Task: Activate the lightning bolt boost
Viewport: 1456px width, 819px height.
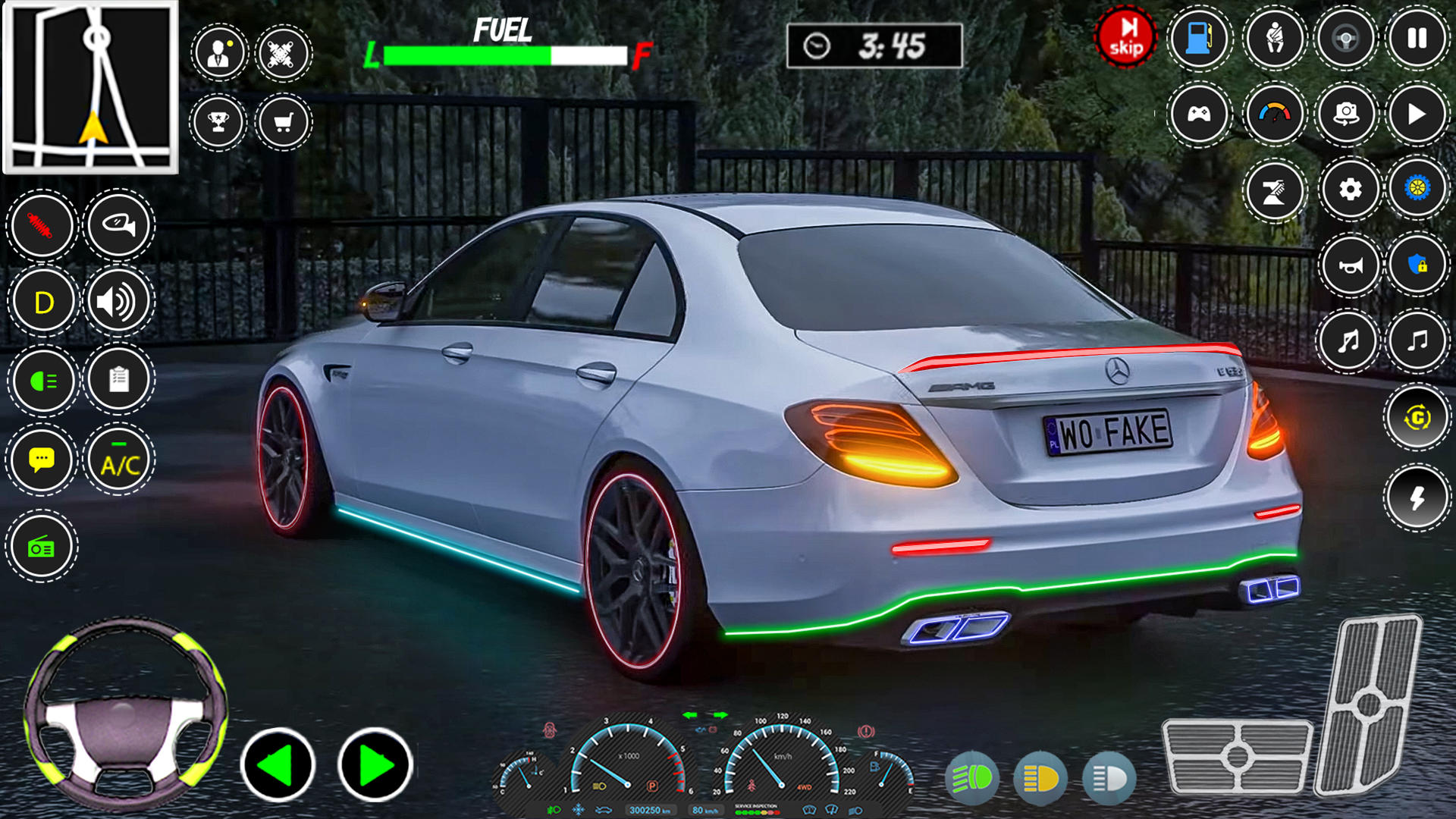Action: [1417, 498]
